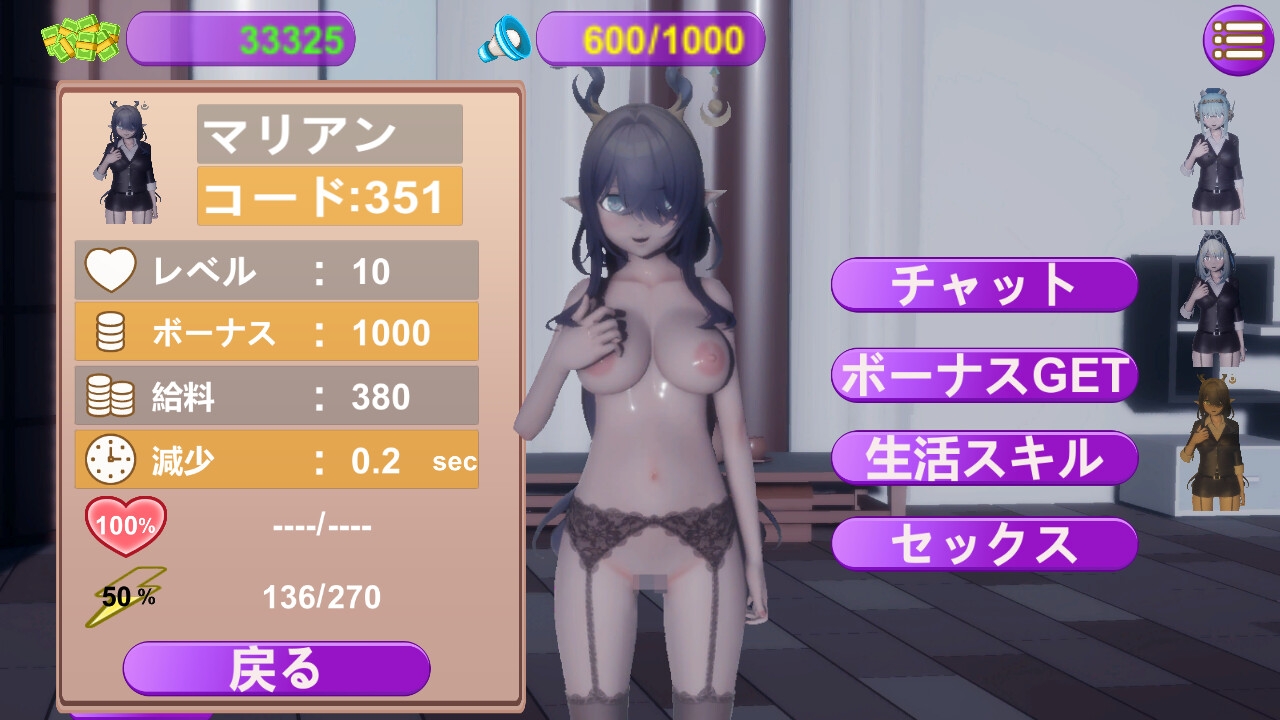Click the megaphone icon in the top bar

506,40
